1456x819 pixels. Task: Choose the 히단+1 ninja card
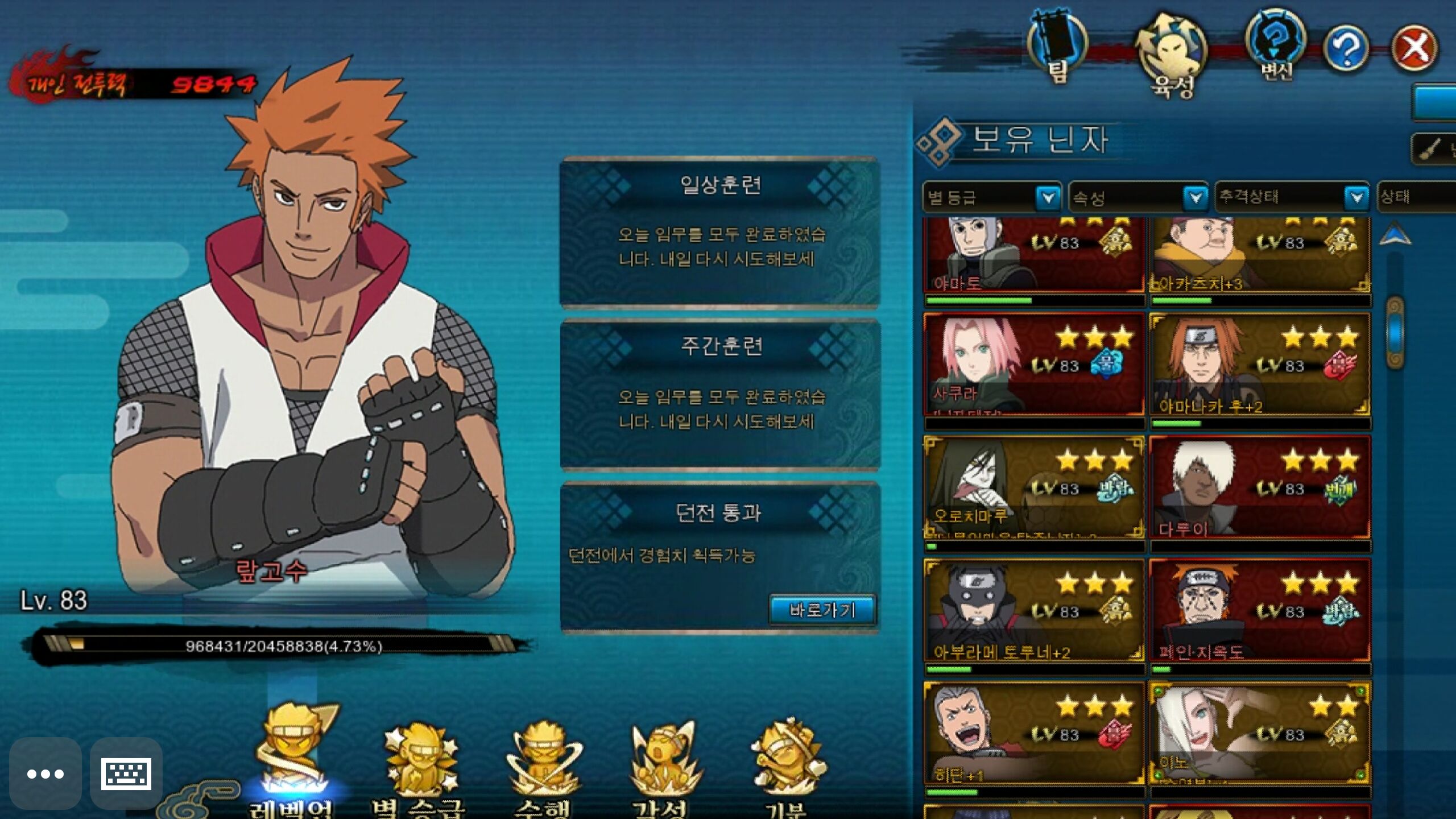(1034, 733)
